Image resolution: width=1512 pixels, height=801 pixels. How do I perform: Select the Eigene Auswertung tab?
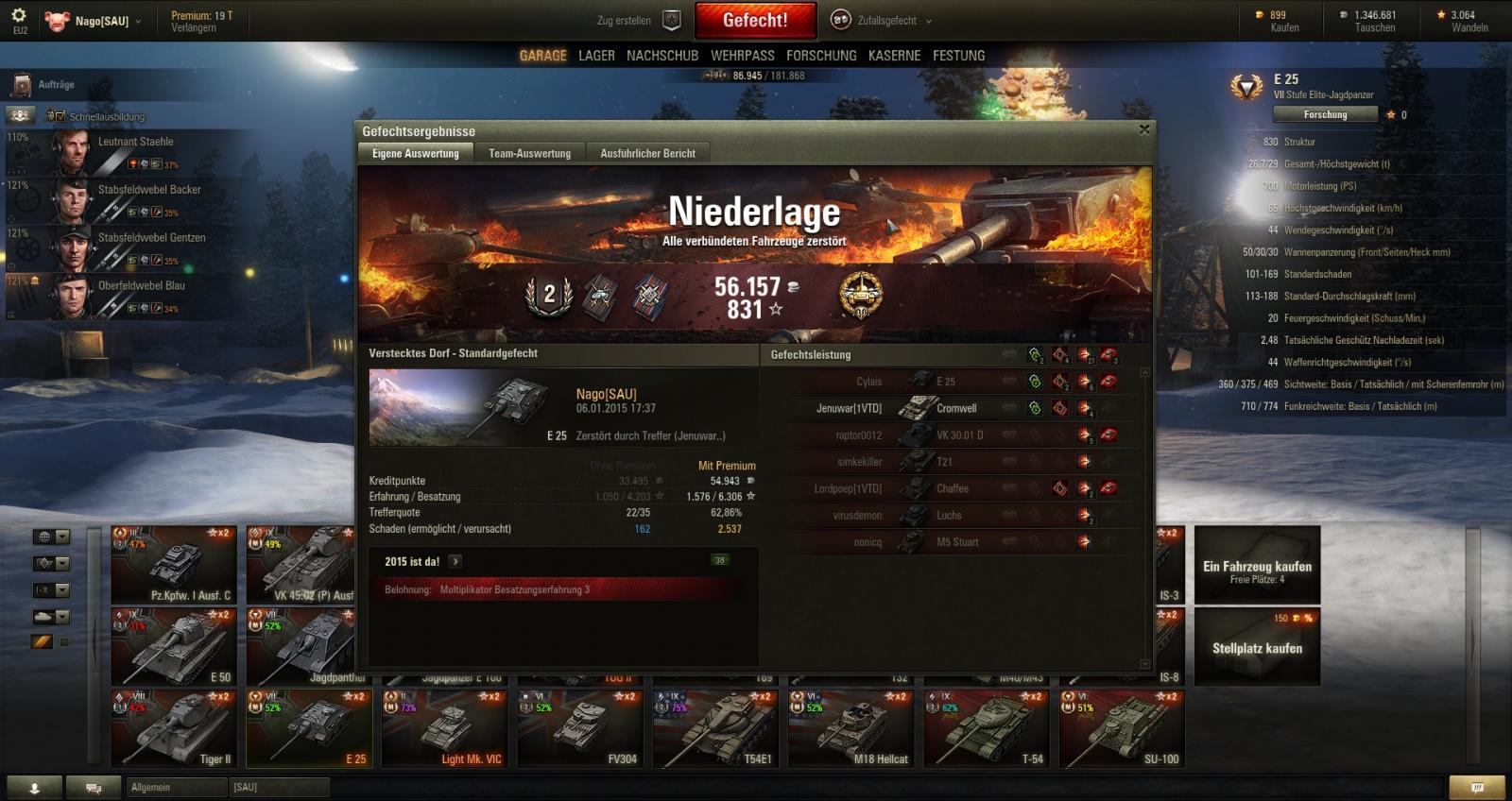(x=415, y=153)
